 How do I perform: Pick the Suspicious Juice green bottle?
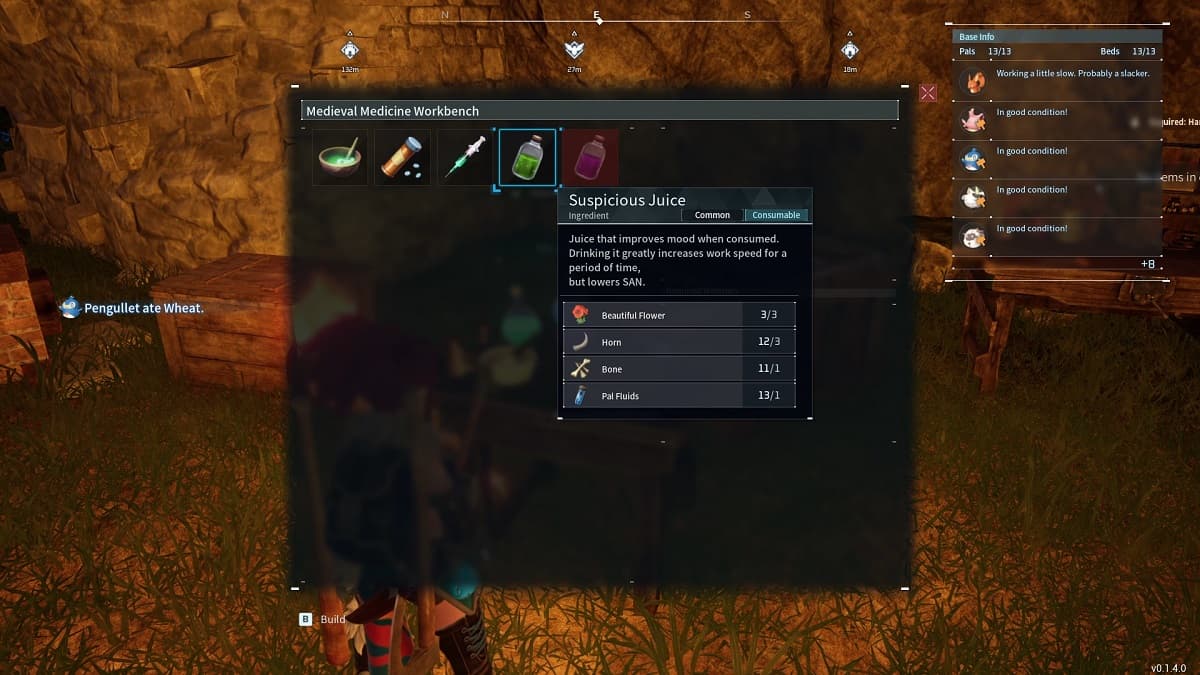[527, 158]
